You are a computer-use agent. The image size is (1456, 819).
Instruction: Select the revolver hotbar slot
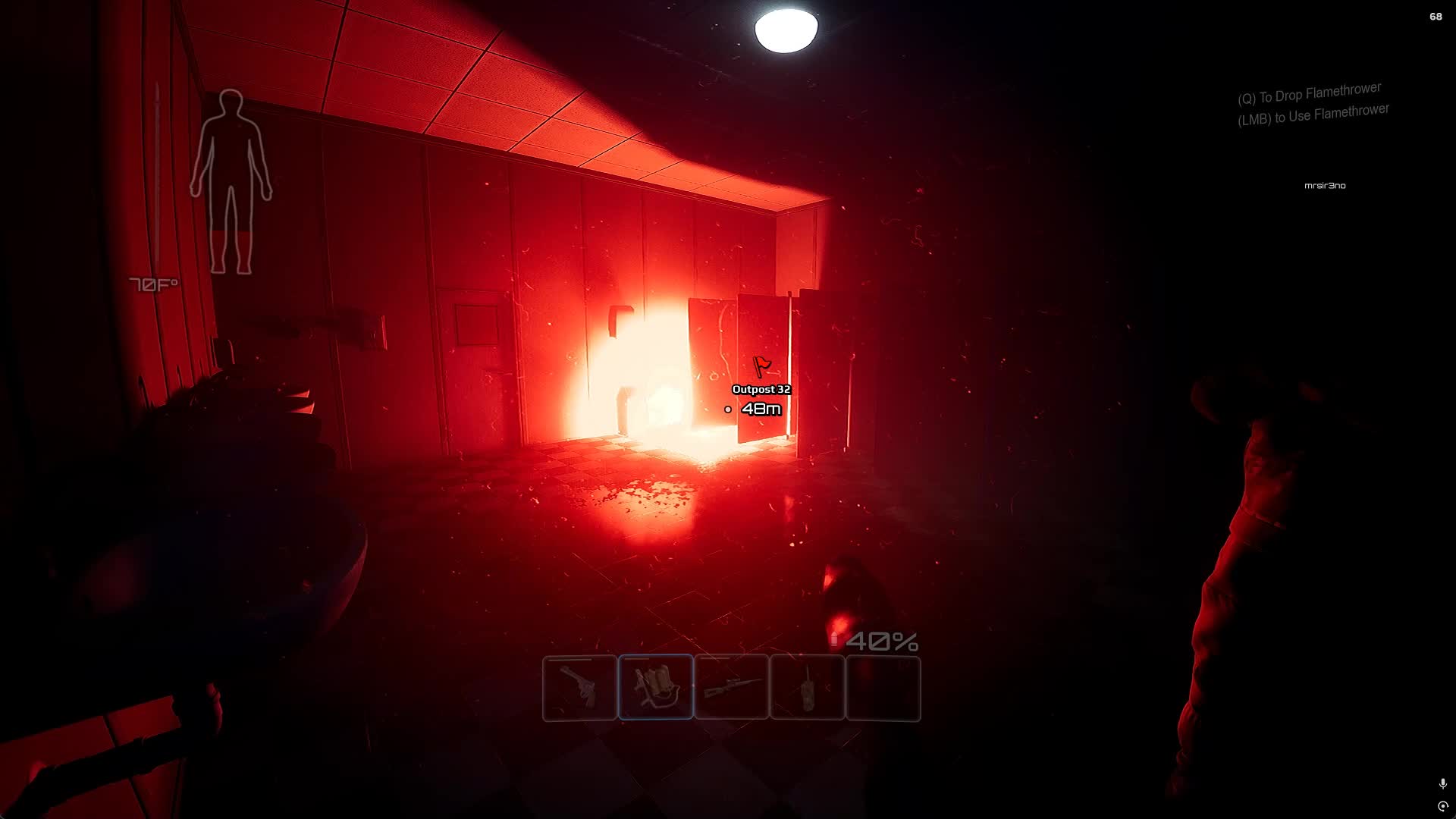[x=580, y=688]
